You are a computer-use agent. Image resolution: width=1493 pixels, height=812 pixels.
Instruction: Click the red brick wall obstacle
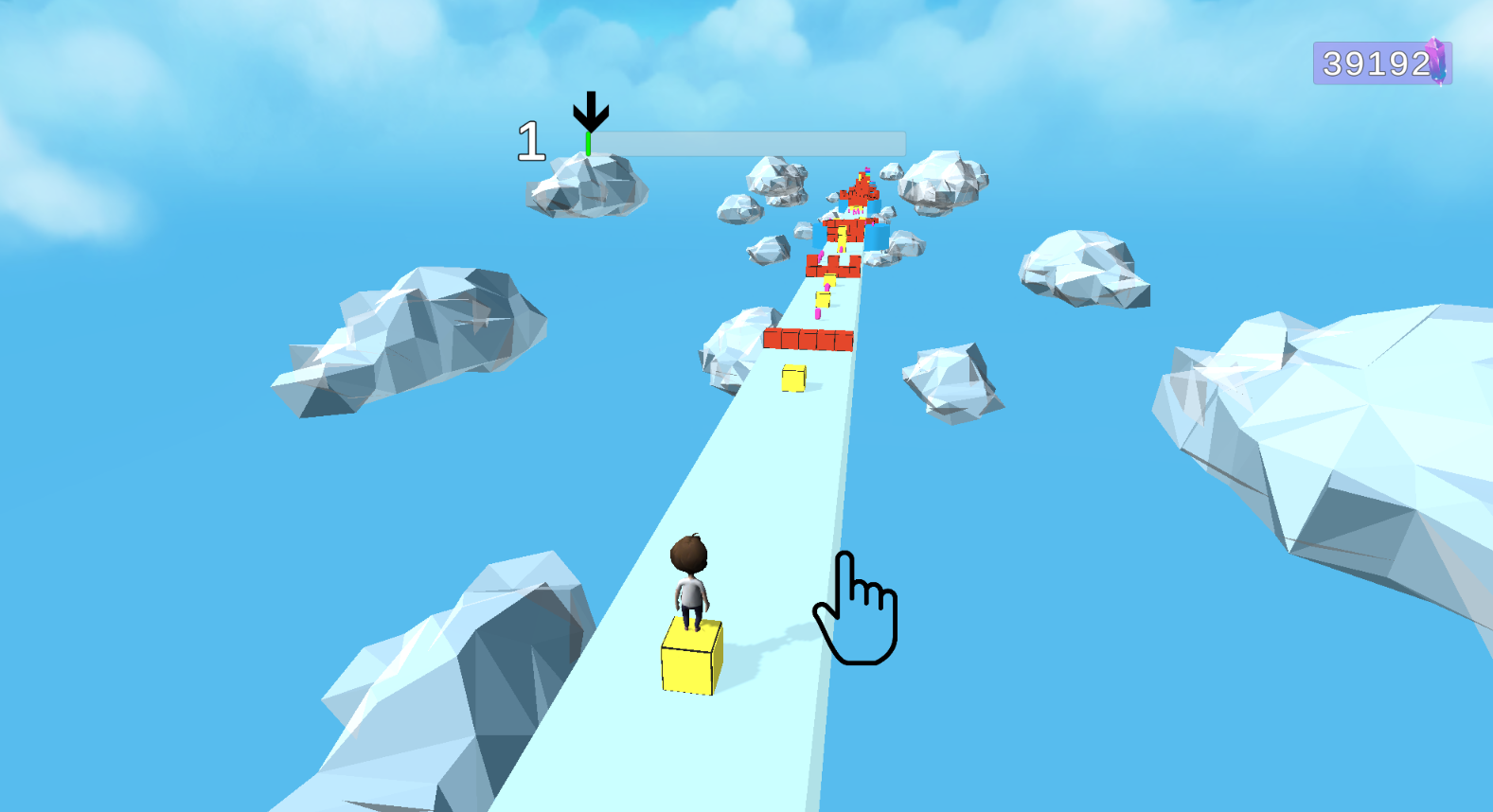tap(807, 341)
